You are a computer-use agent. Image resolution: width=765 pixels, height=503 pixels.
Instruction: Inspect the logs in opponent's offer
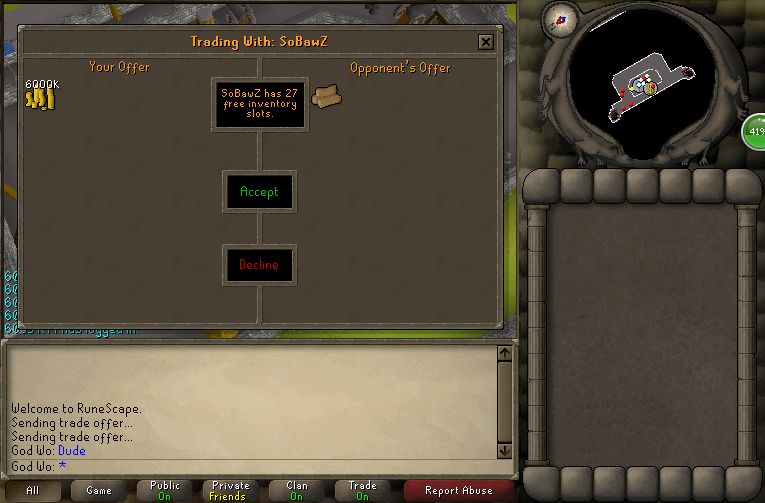(326, 96)
